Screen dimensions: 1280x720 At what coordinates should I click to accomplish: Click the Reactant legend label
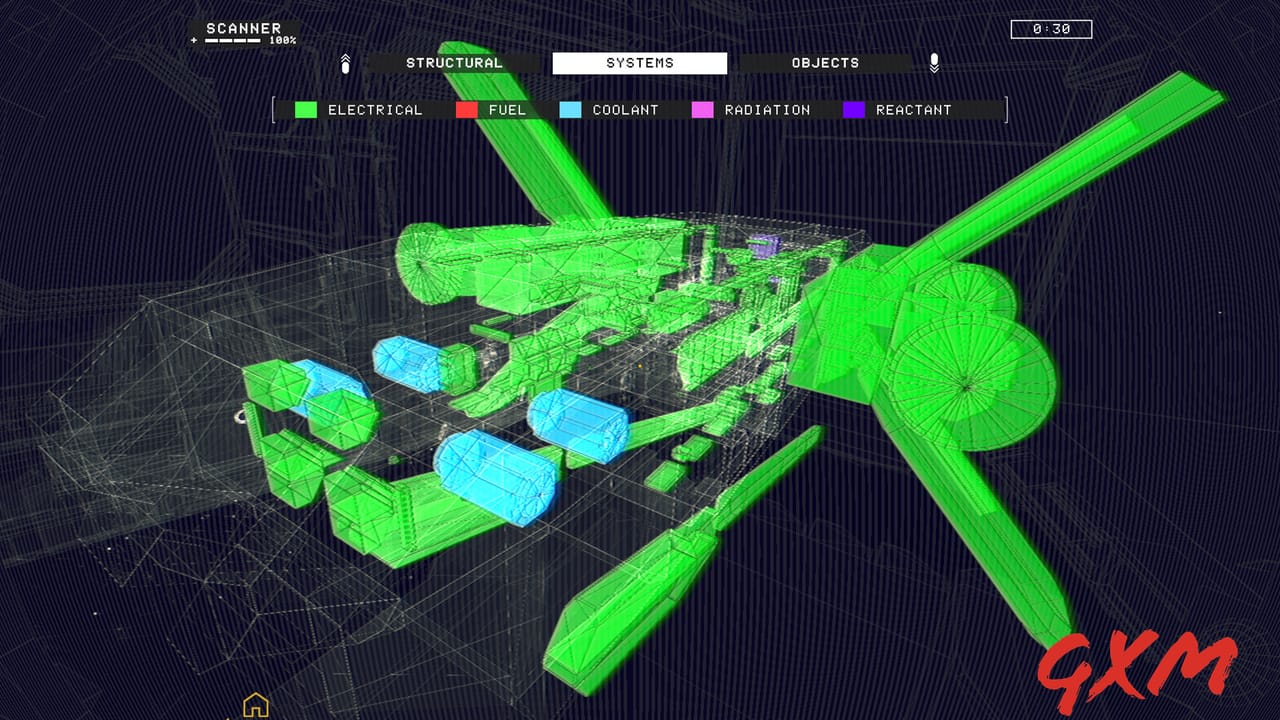[916, 109]
